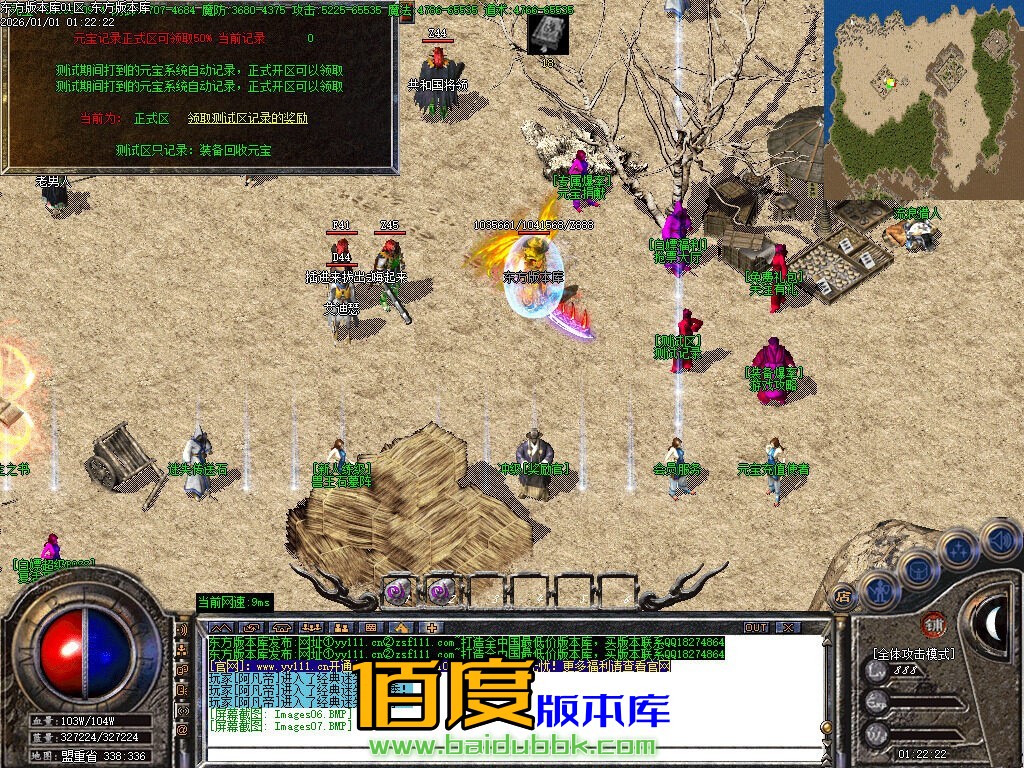Click the house icon chat toolbar button
The width and height of the screenshot is (1024, 768).
[399, 627]
